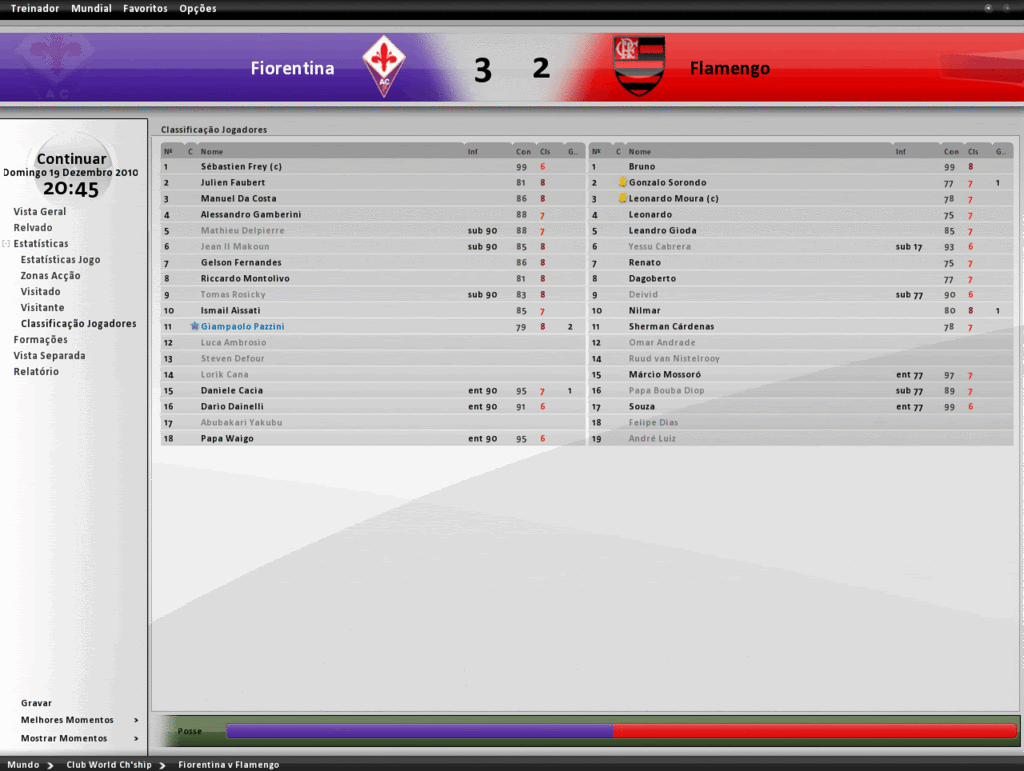1024x771 pixels.
Task: Switch to Vista Separada
Action: pos(49,356)
